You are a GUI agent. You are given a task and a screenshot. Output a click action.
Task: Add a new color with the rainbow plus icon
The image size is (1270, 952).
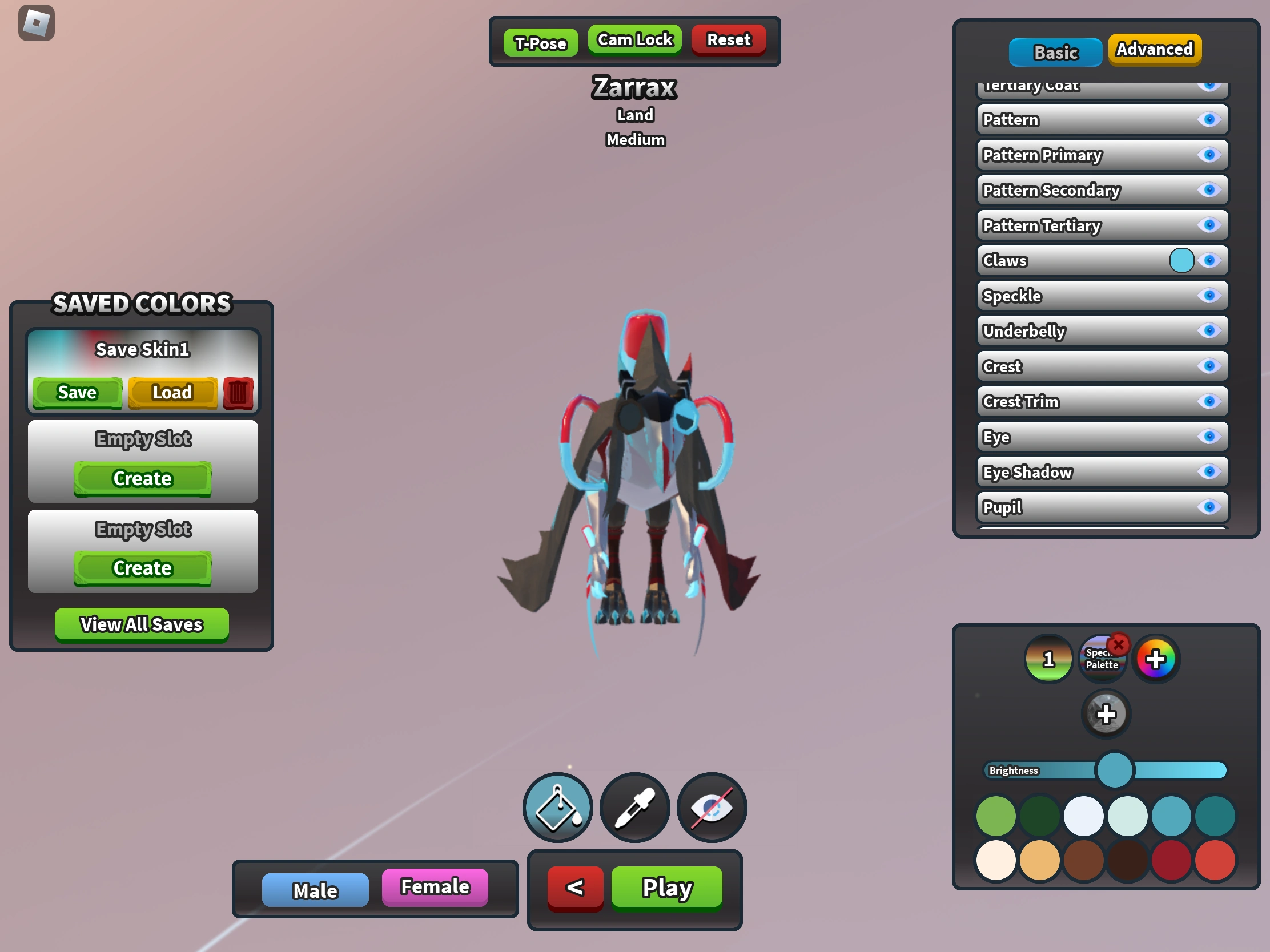click(1156, 658)
